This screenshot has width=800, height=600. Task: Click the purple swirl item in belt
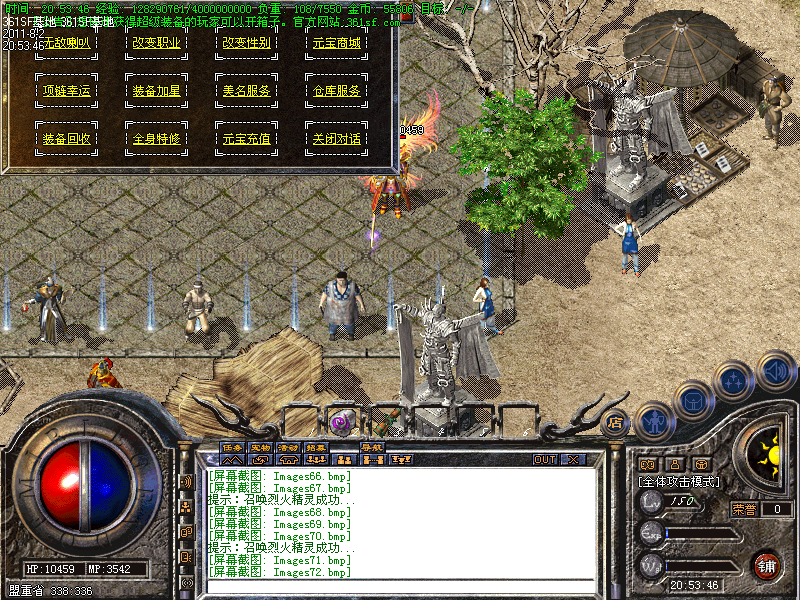click(340, 421)
